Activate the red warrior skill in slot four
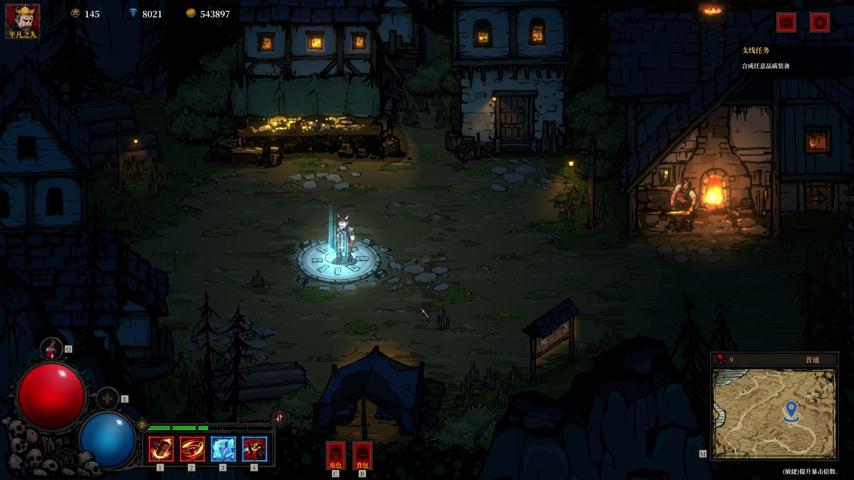Screen dimensions: 854x480 254,449
